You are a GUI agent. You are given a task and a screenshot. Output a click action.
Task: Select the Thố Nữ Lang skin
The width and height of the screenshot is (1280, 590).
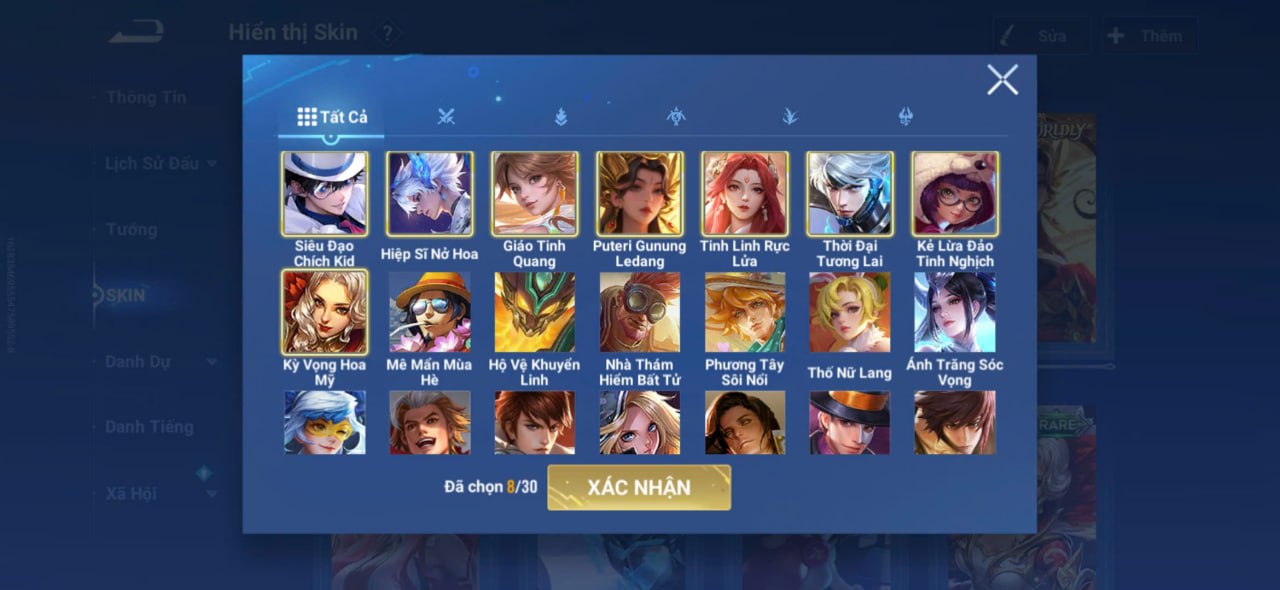click(x=849, y=312)
